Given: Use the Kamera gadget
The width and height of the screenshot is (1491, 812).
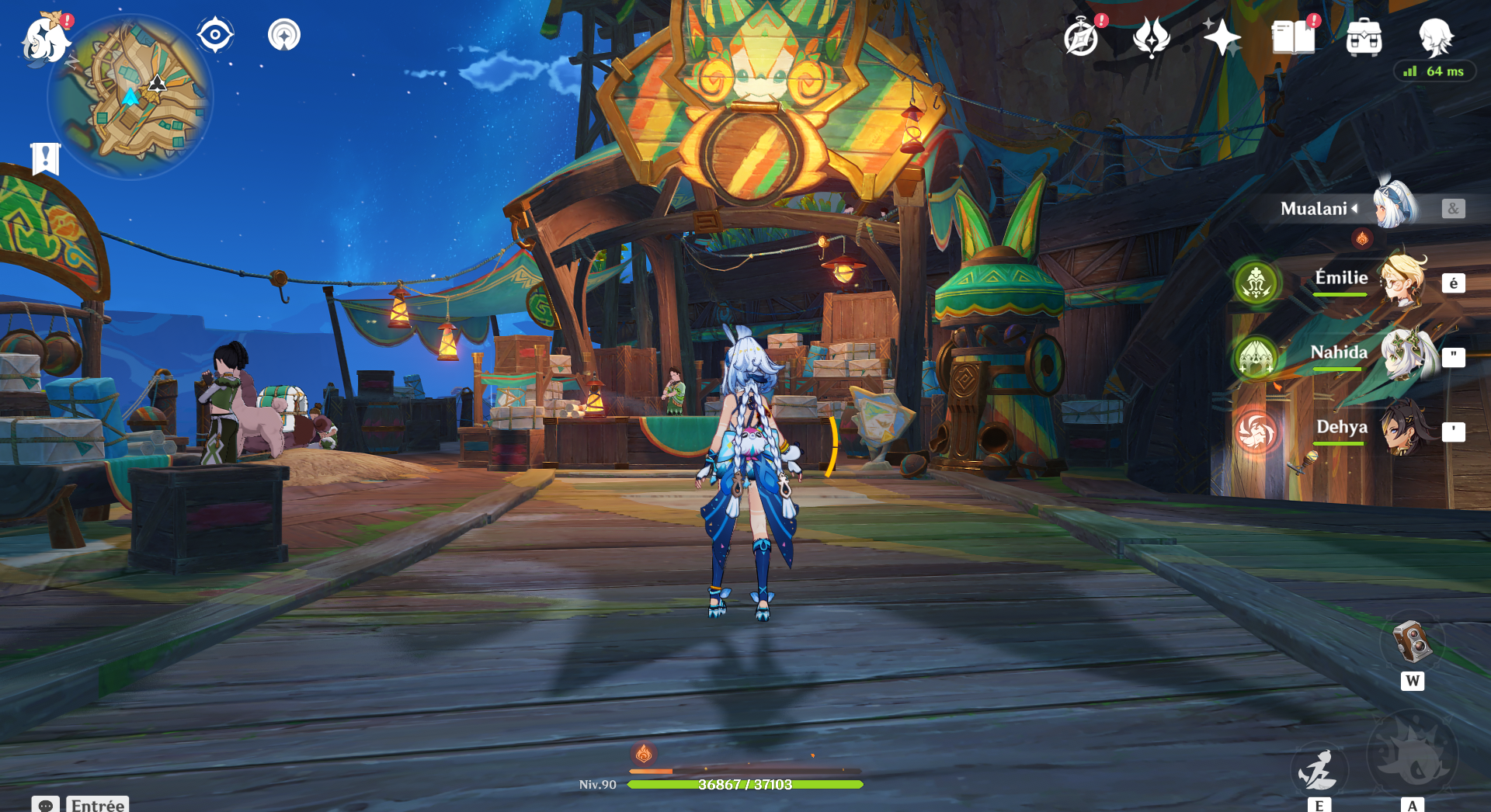Looking at the screenshot, I should pos(1412,643).
